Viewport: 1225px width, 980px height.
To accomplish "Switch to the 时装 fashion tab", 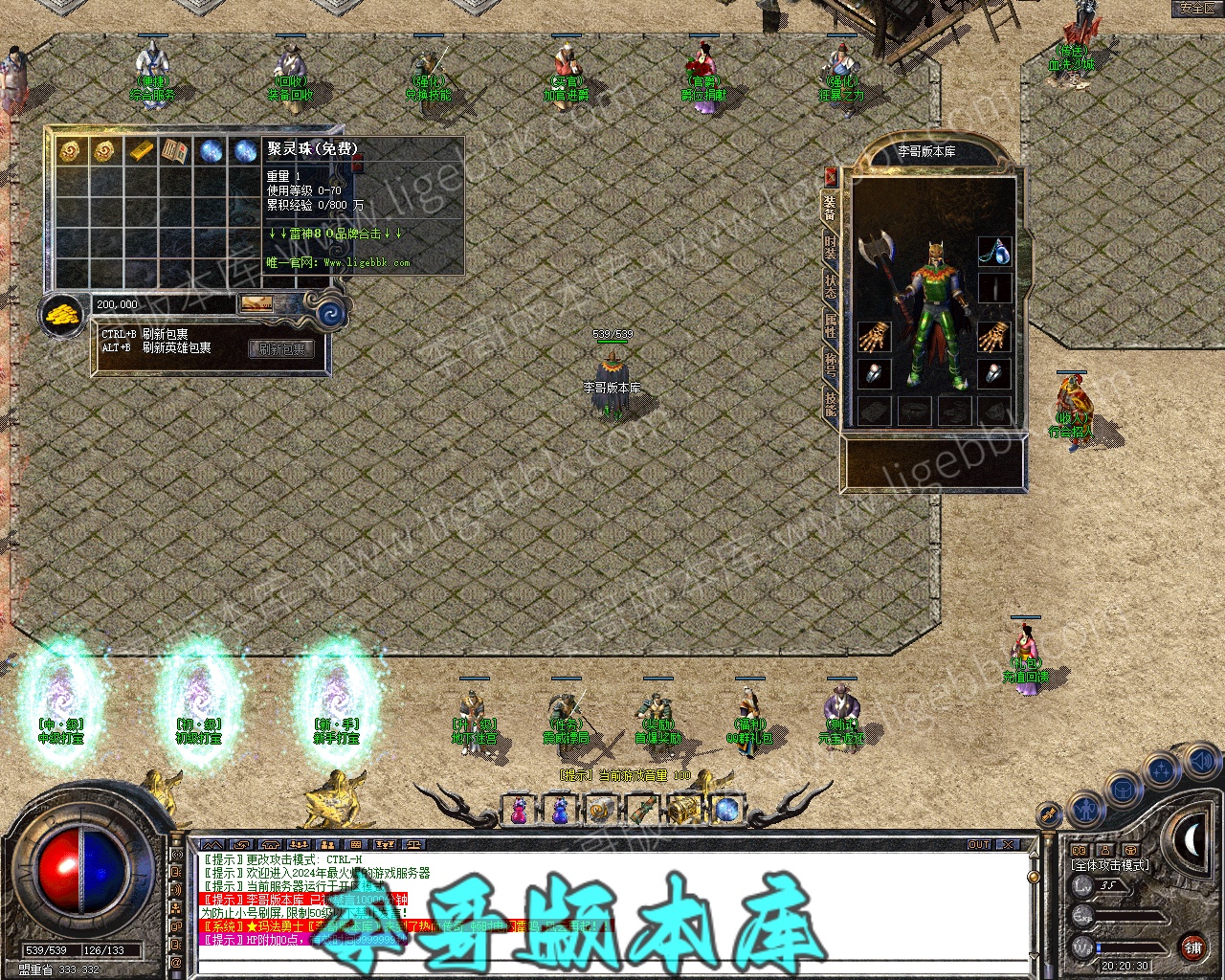I will pos(830,252).
